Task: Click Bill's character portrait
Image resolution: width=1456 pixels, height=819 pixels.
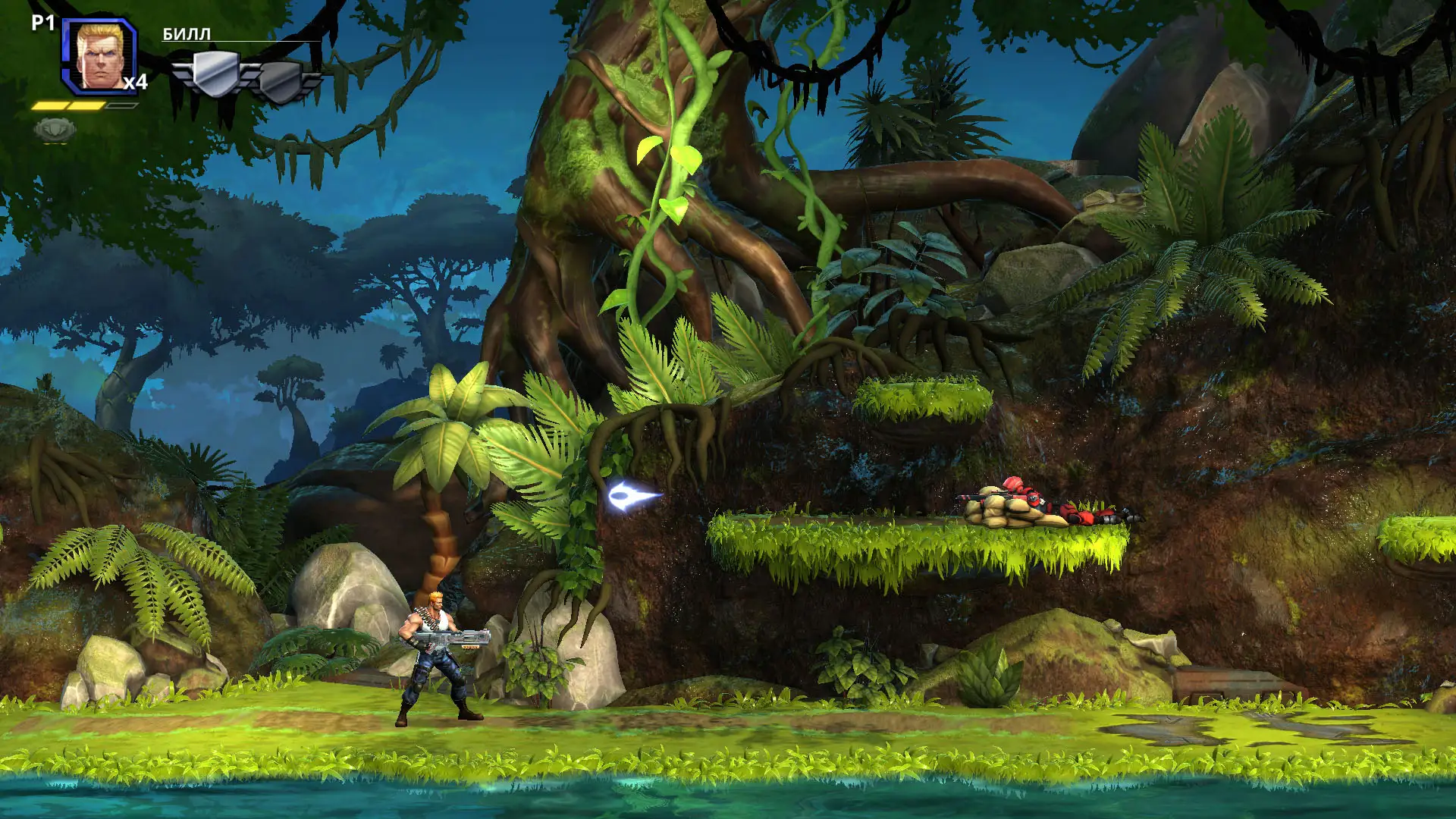Action: (99, 56)
